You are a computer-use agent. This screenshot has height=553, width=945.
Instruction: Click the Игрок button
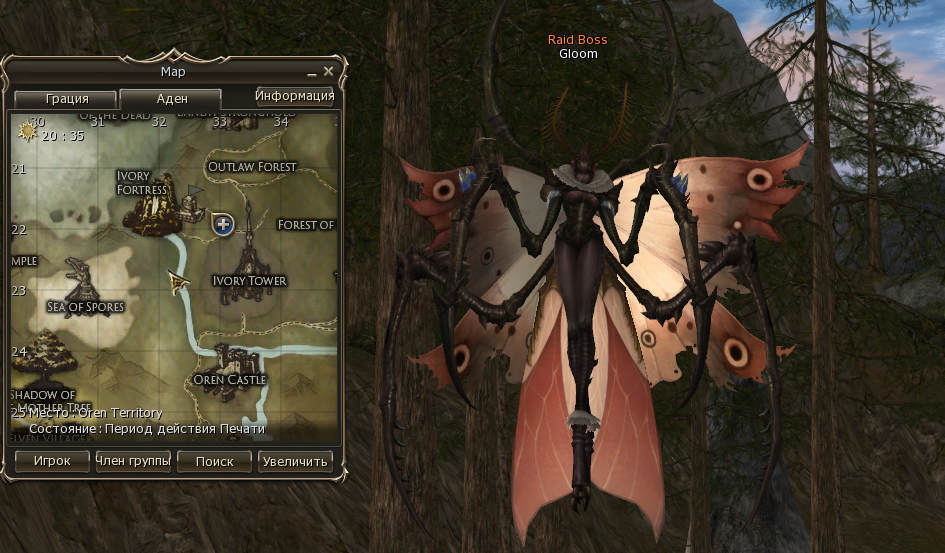point(52,461)
